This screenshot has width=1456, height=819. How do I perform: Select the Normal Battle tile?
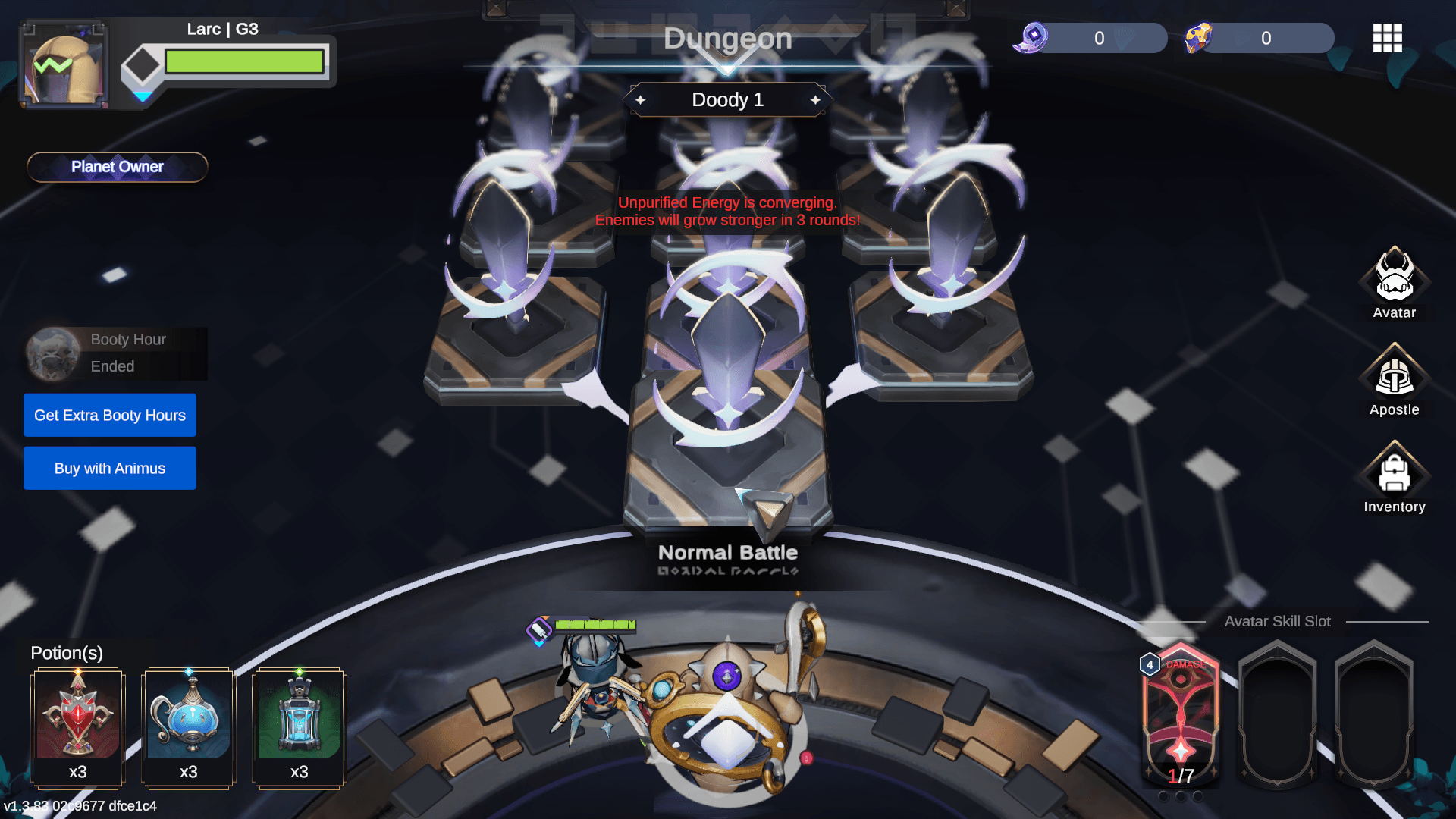tap(728, 455)
